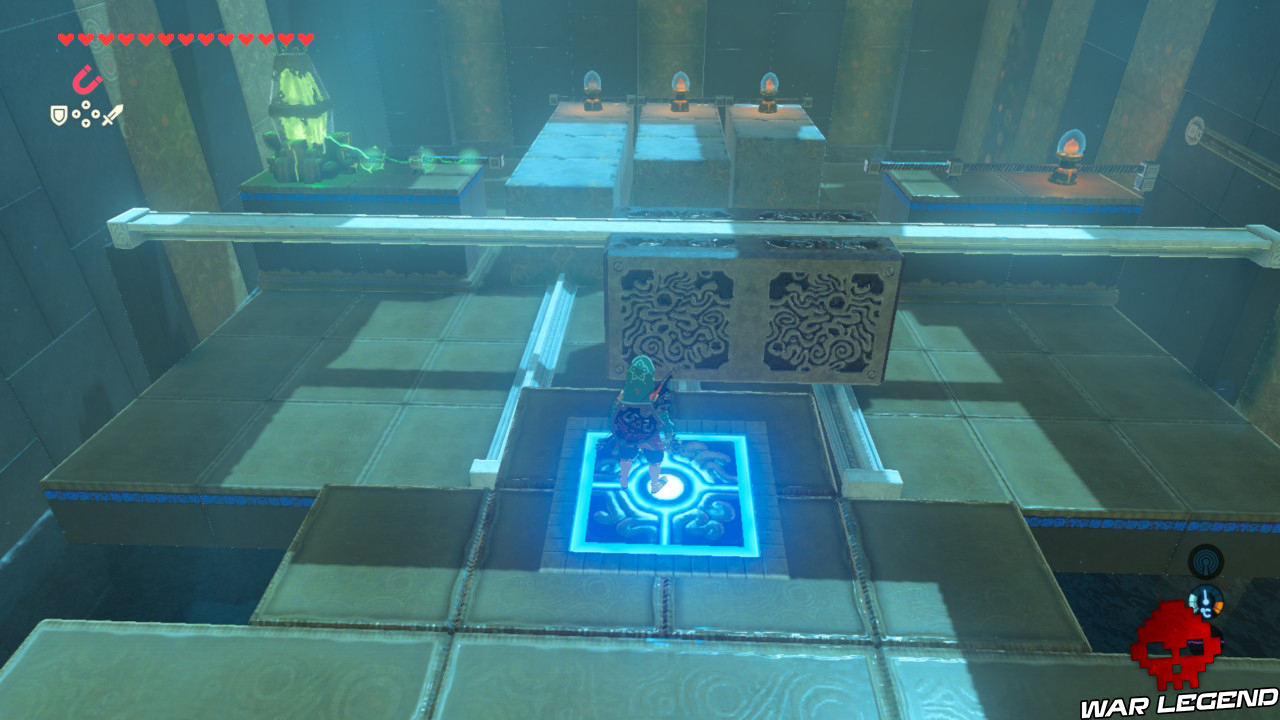The image size is (1280, 720).
Task: Click the d-pad controls icon
Action: point(86,113)
